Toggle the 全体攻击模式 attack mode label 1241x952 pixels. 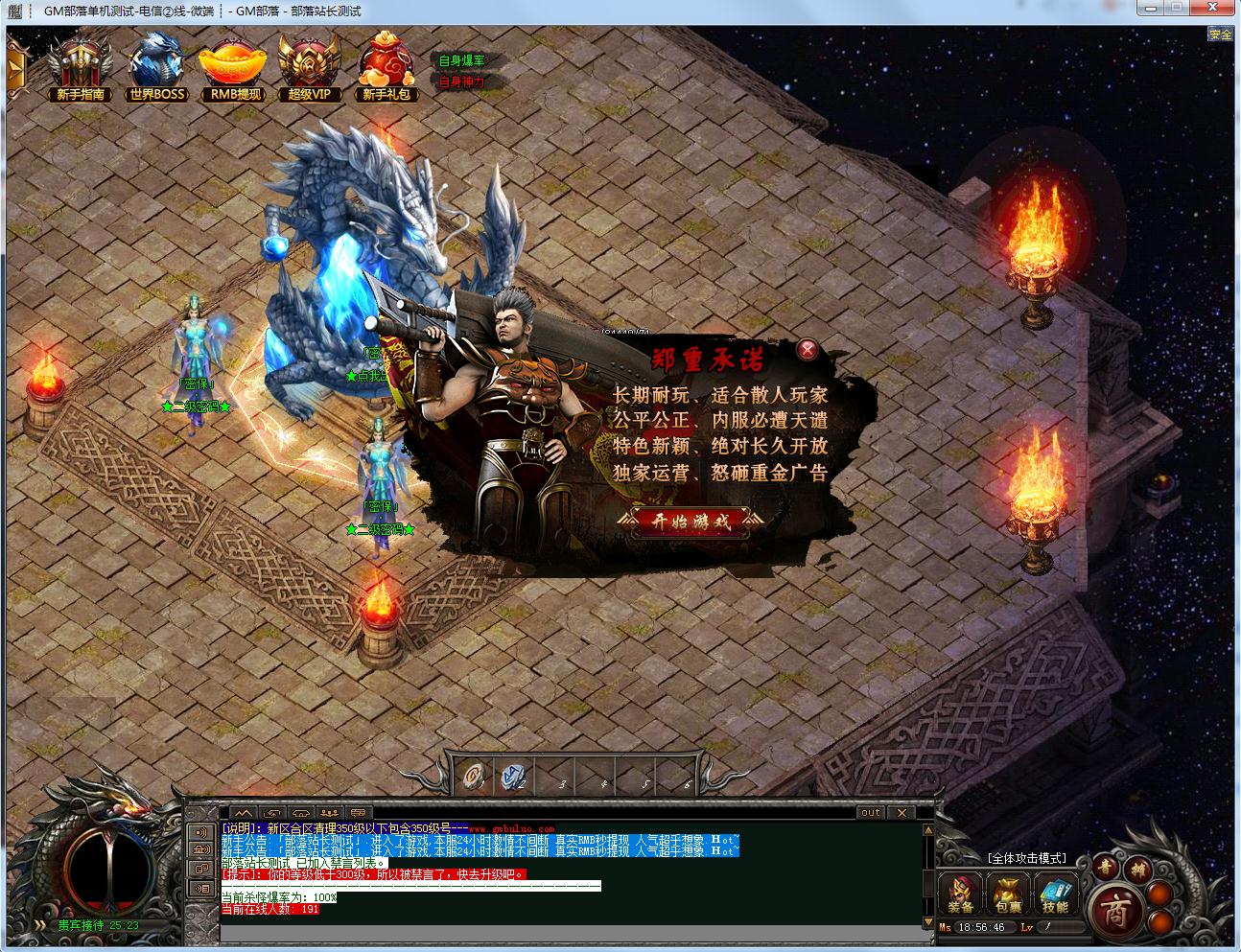pos(1026,858)
